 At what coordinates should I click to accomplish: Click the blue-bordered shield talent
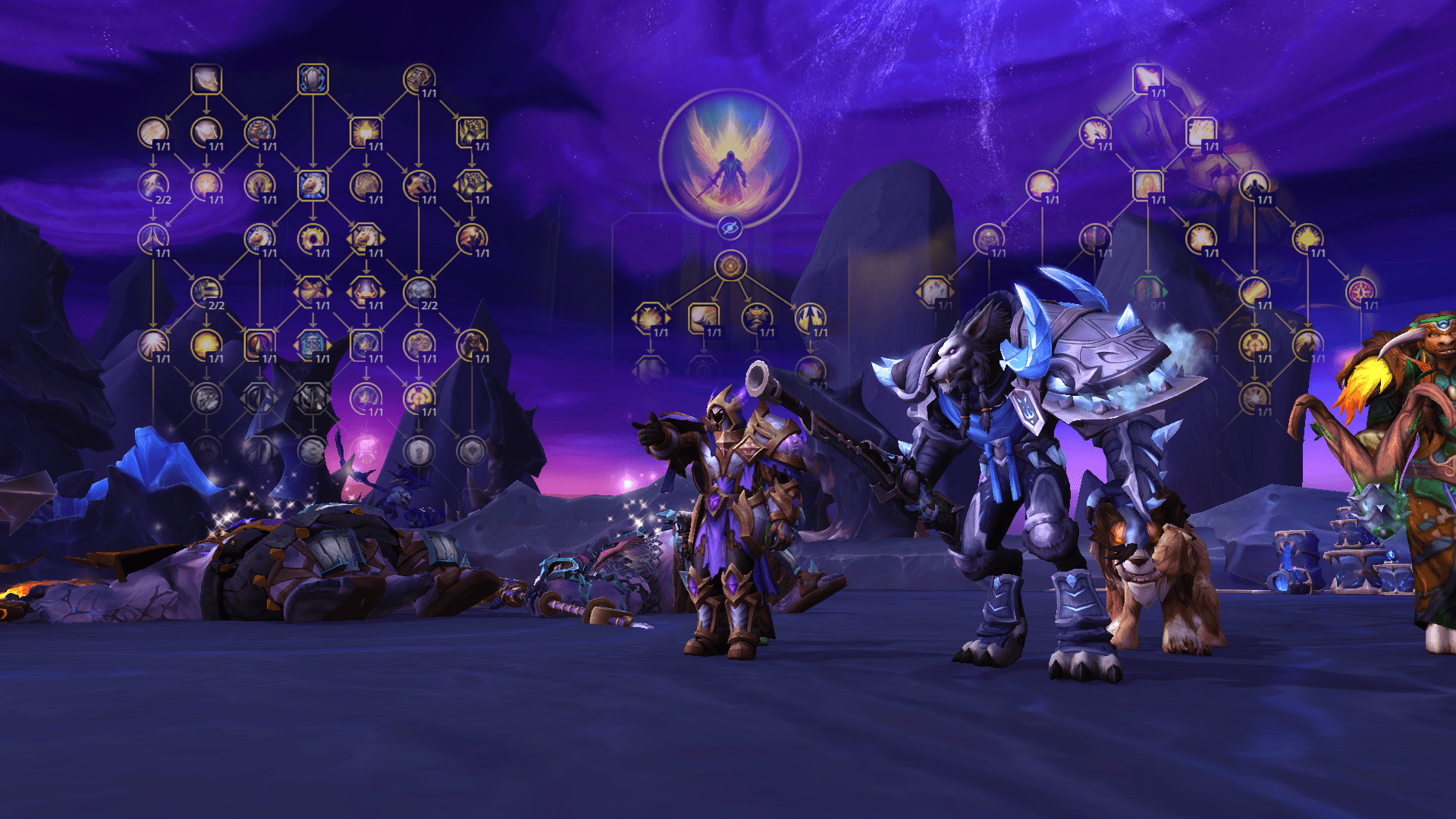pos(312,79)
